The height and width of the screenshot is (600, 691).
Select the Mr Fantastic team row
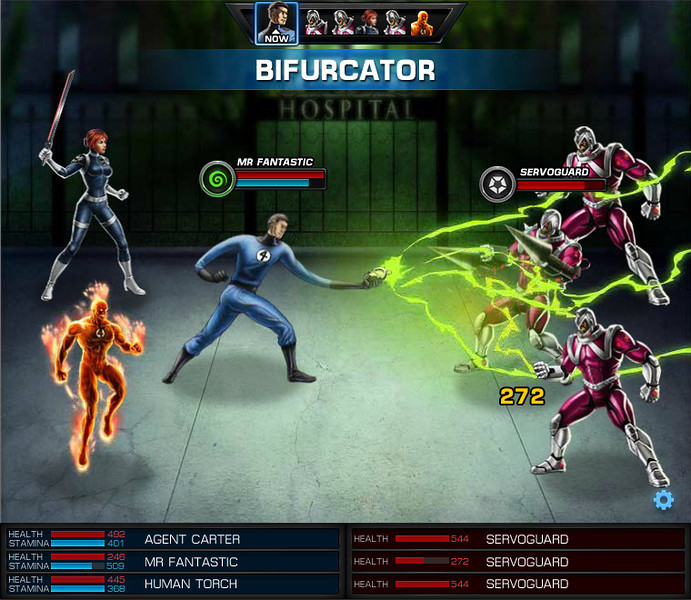172,562
